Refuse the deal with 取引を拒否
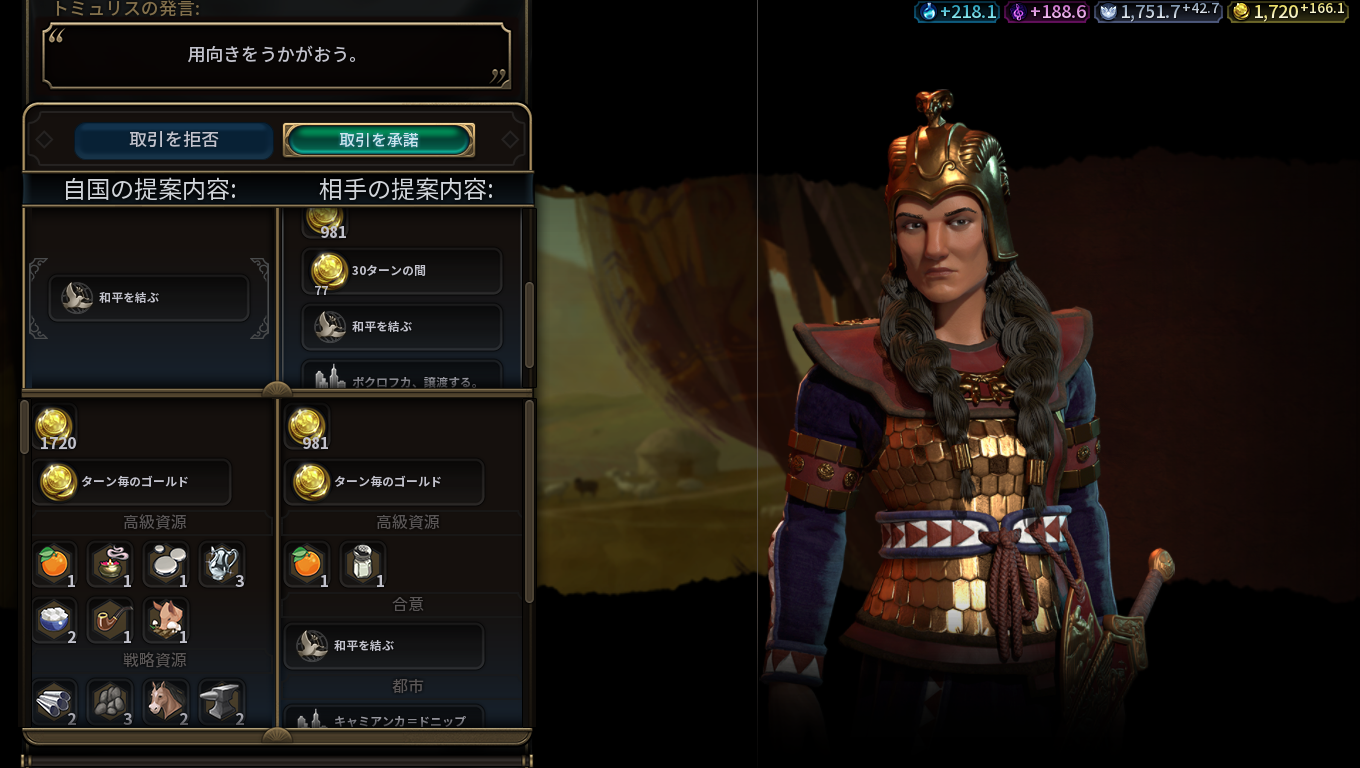 click(173, 140)
